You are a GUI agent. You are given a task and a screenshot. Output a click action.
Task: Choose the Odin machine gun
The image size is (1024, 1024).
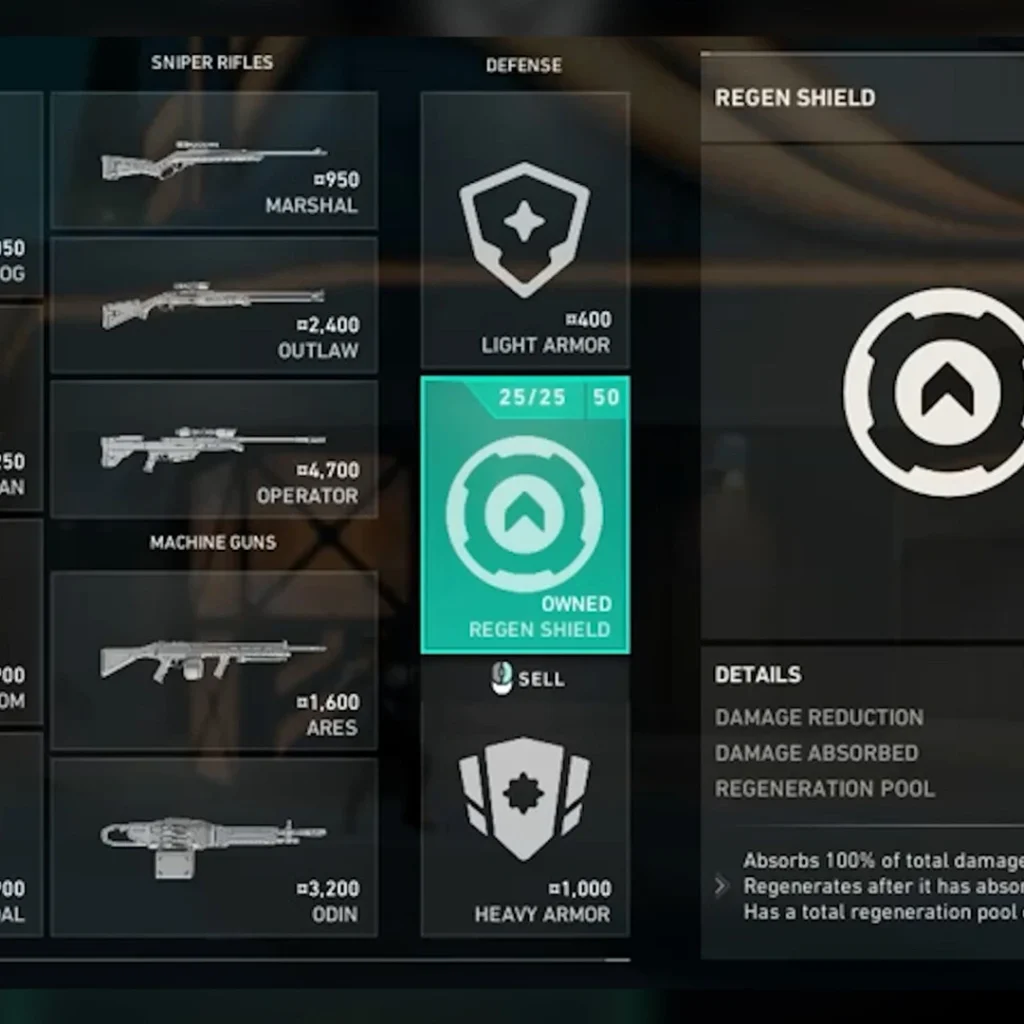click(x=214, y=847)
